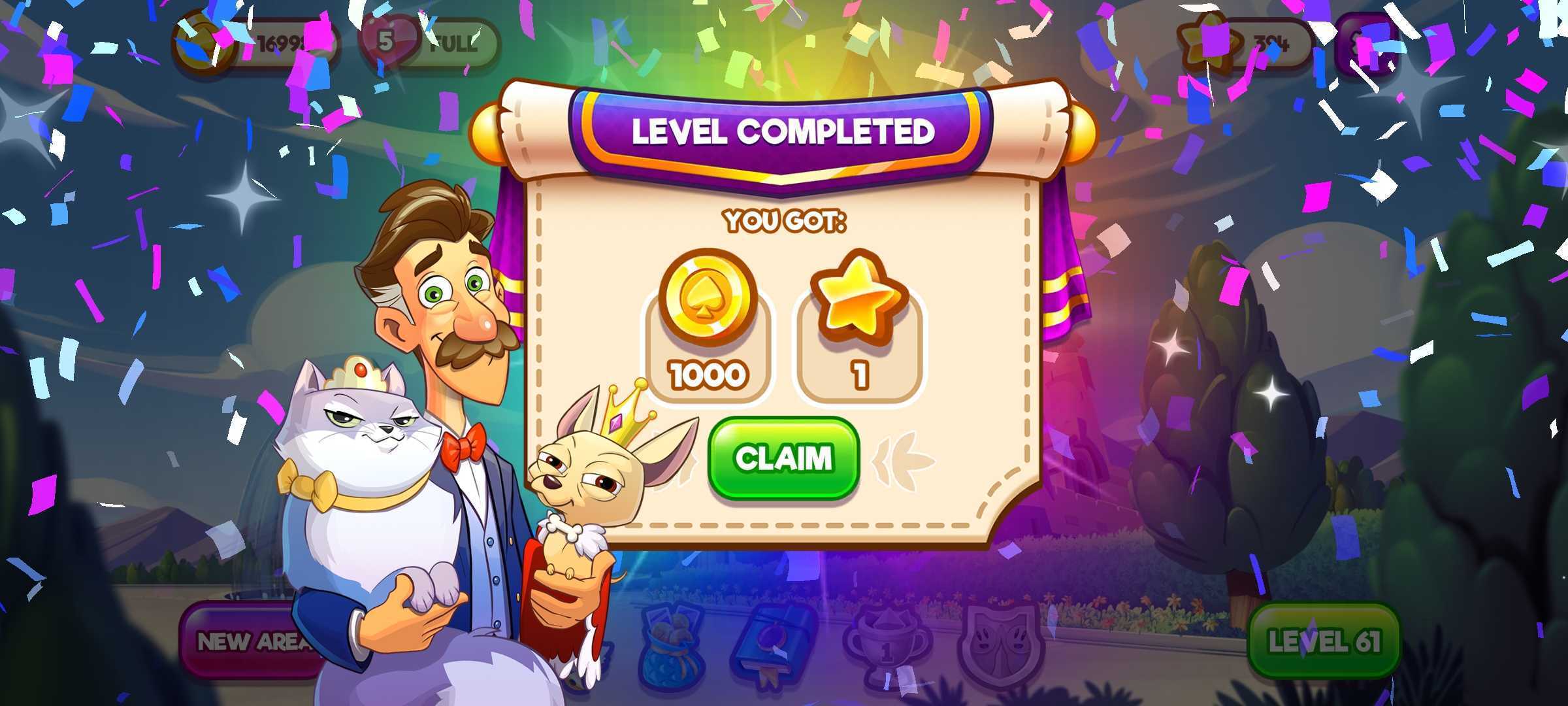Viewport: 1568px width, 706px height.
Task: Expand the LEVEL COMPLETED banner scroll
Action: click(x=784, y=131)
